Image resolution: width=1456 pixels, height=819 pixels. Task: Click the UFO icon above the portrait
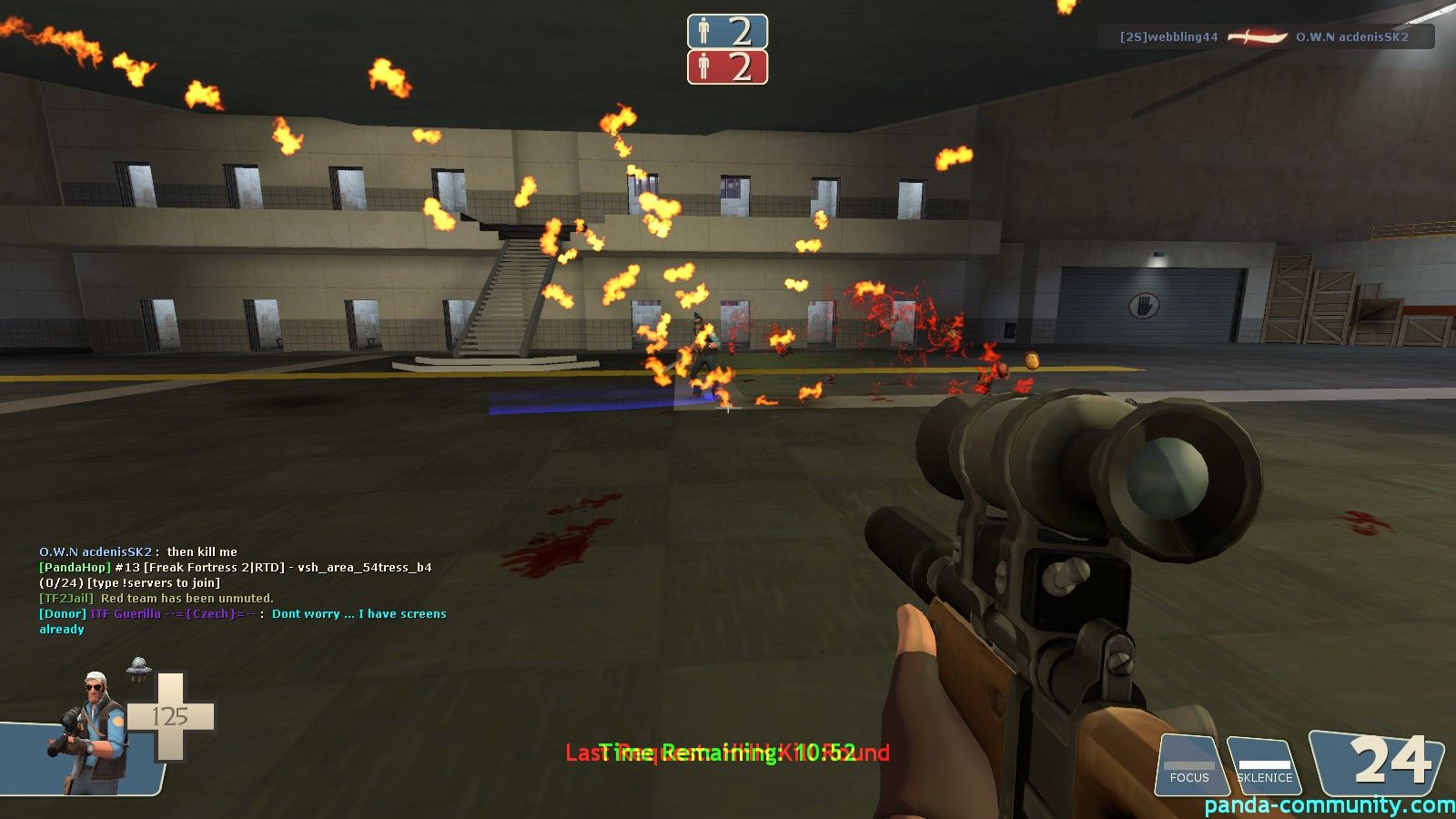pos(138,667)
